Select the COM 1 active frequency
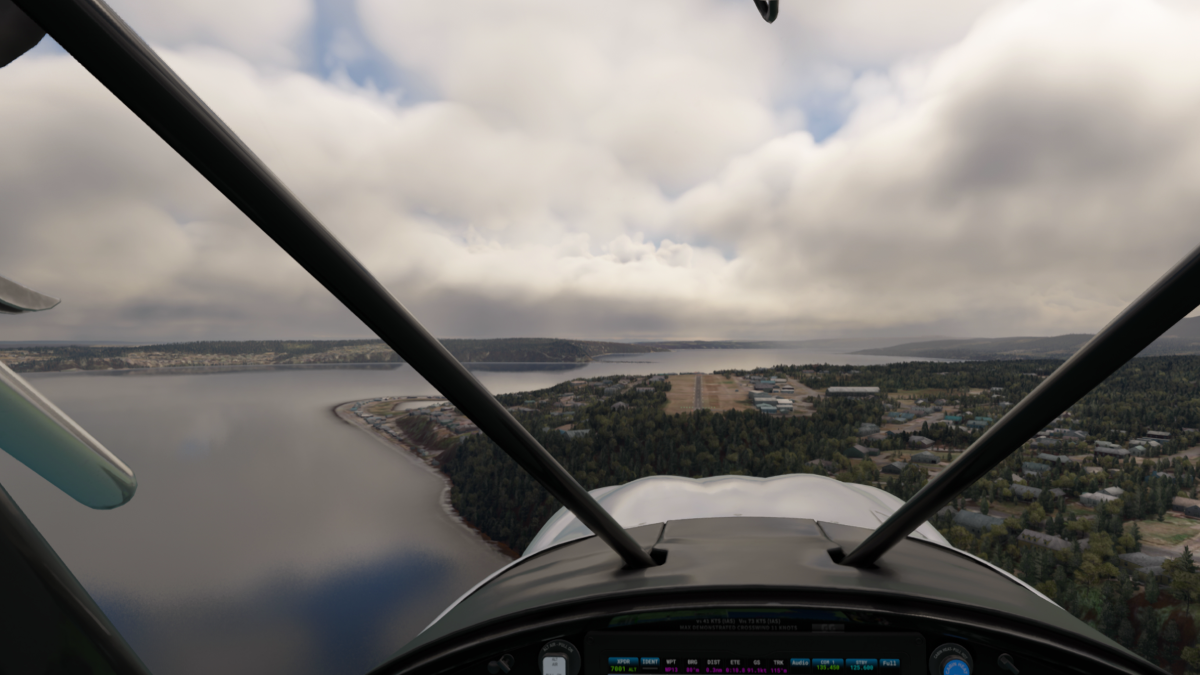 pos(828,663)
